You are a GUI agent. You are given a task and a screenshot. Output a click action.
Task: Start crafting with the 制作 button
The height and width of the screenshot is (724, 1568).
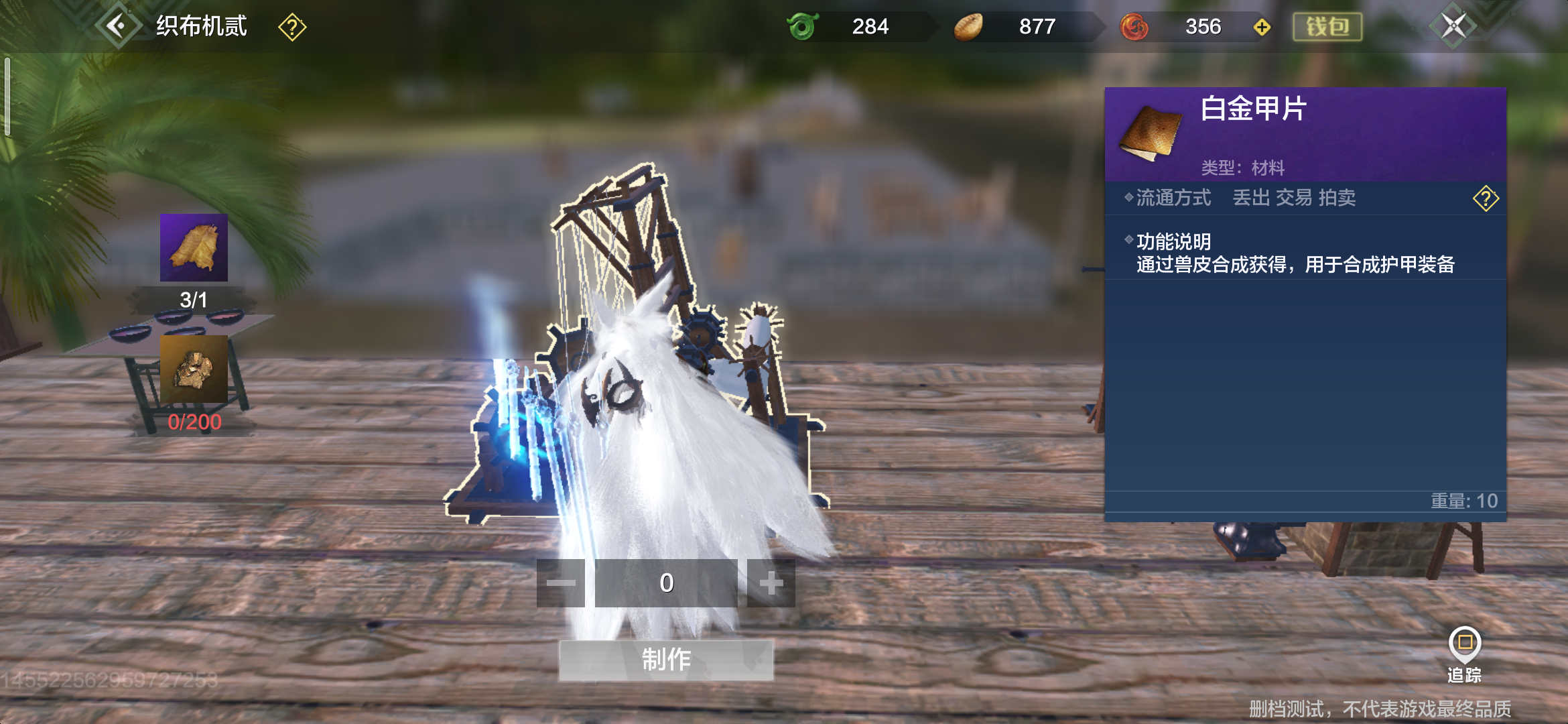pos(666,660)
